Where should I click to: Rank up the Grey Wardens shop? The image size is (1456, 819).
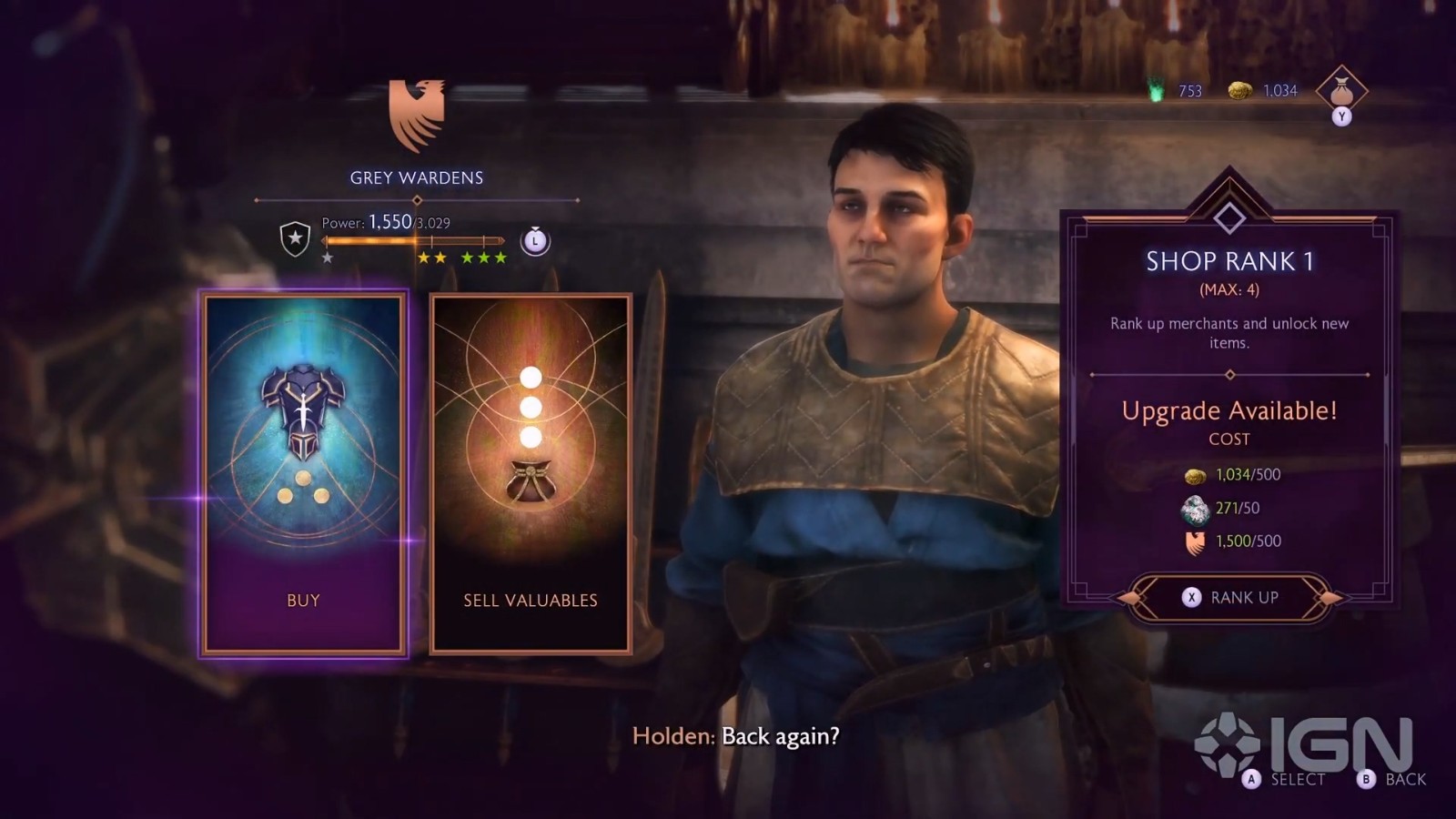point(1229,597)
